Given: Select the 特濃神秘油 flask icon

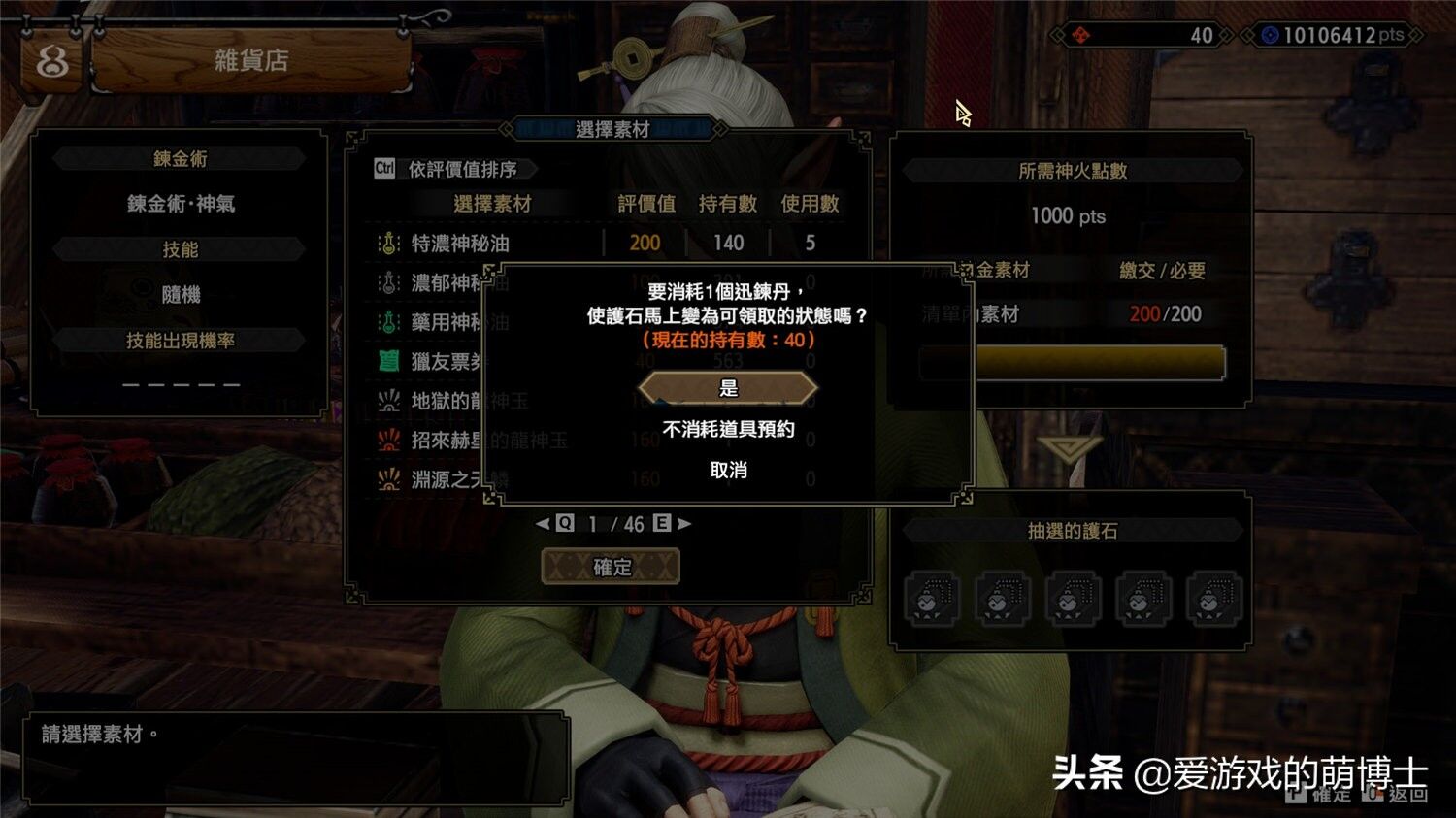Looking at the screenshot, I should (387, 243).
